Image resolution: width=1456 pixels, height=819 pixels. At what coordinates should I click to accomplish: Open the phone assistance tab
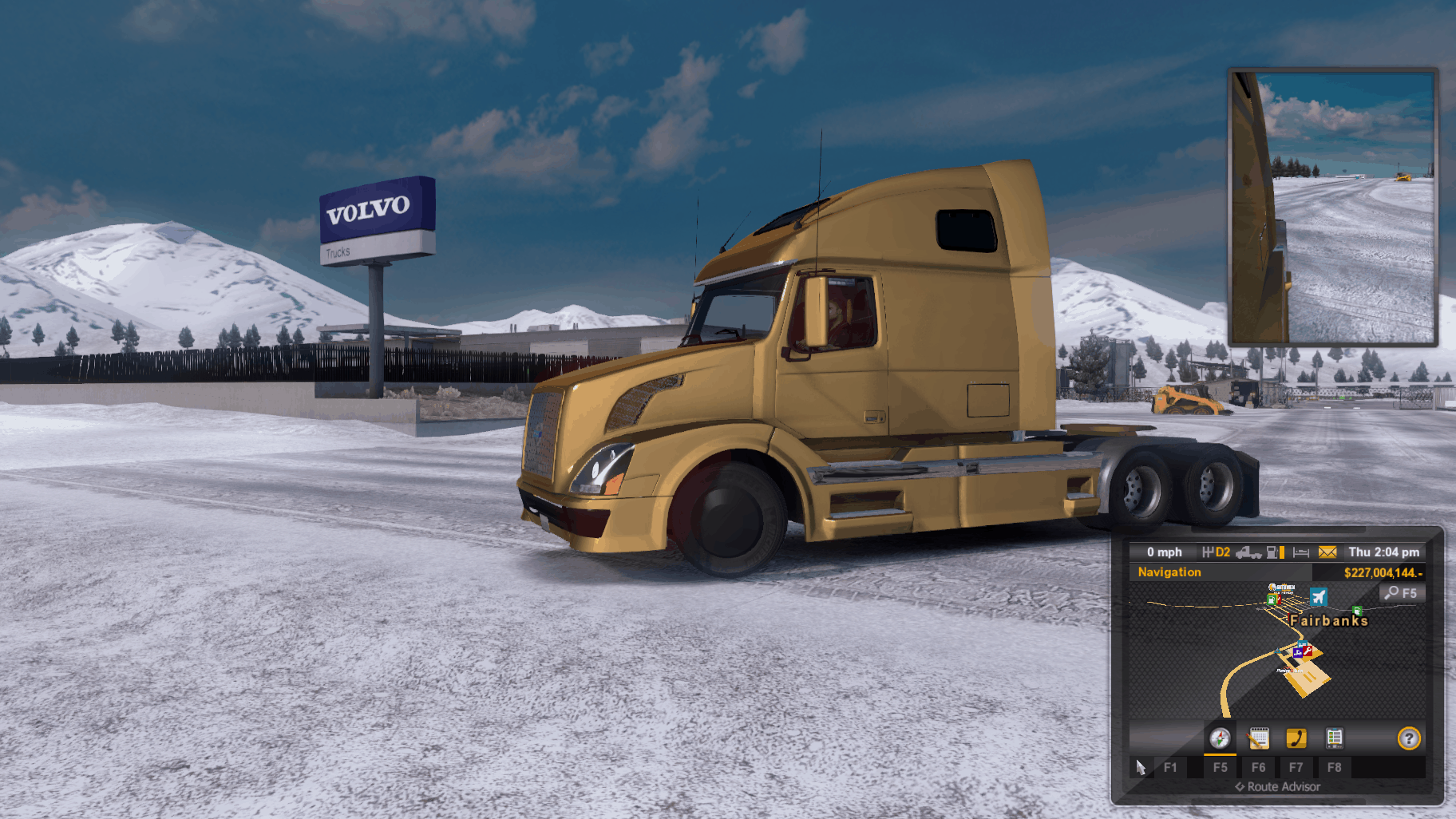(x=1296, y=738)
